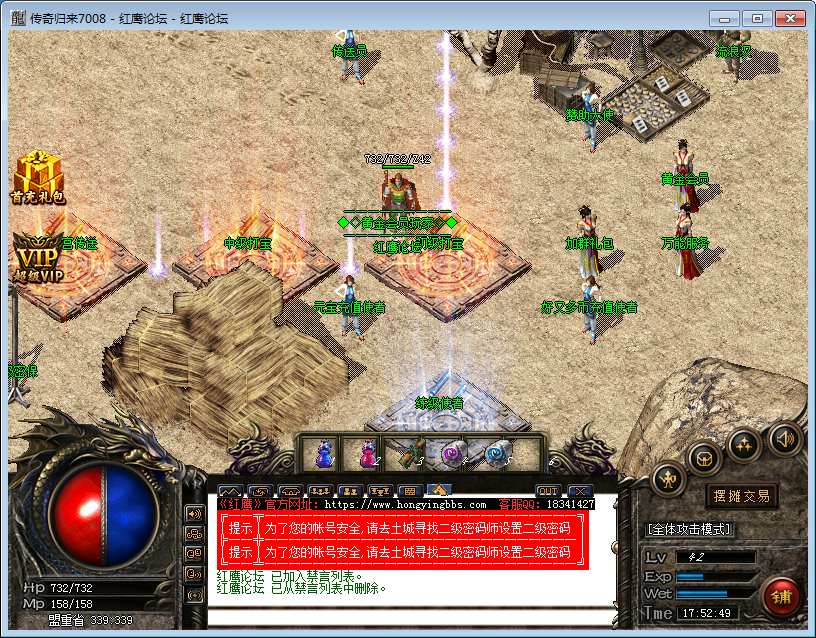Minimize the game window

[725, 18]
